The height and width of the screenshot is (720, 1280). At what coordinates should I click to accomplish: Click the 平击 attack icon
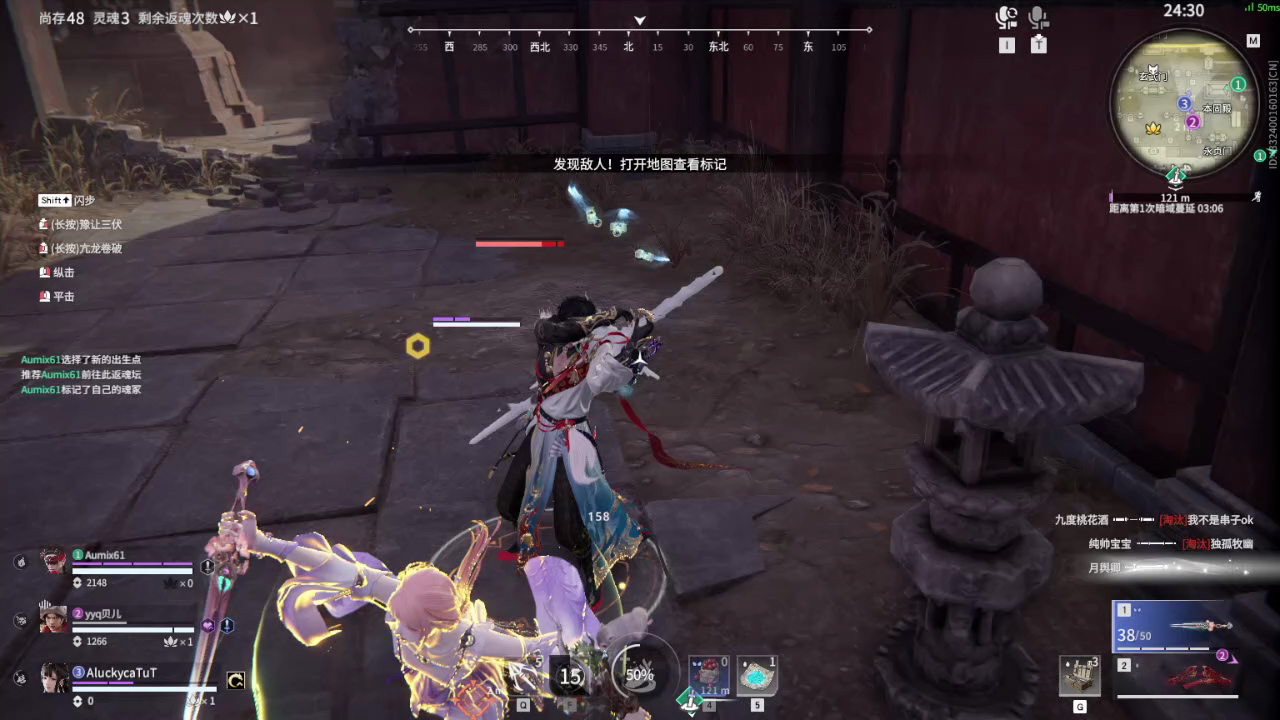[x=42, y=296]
